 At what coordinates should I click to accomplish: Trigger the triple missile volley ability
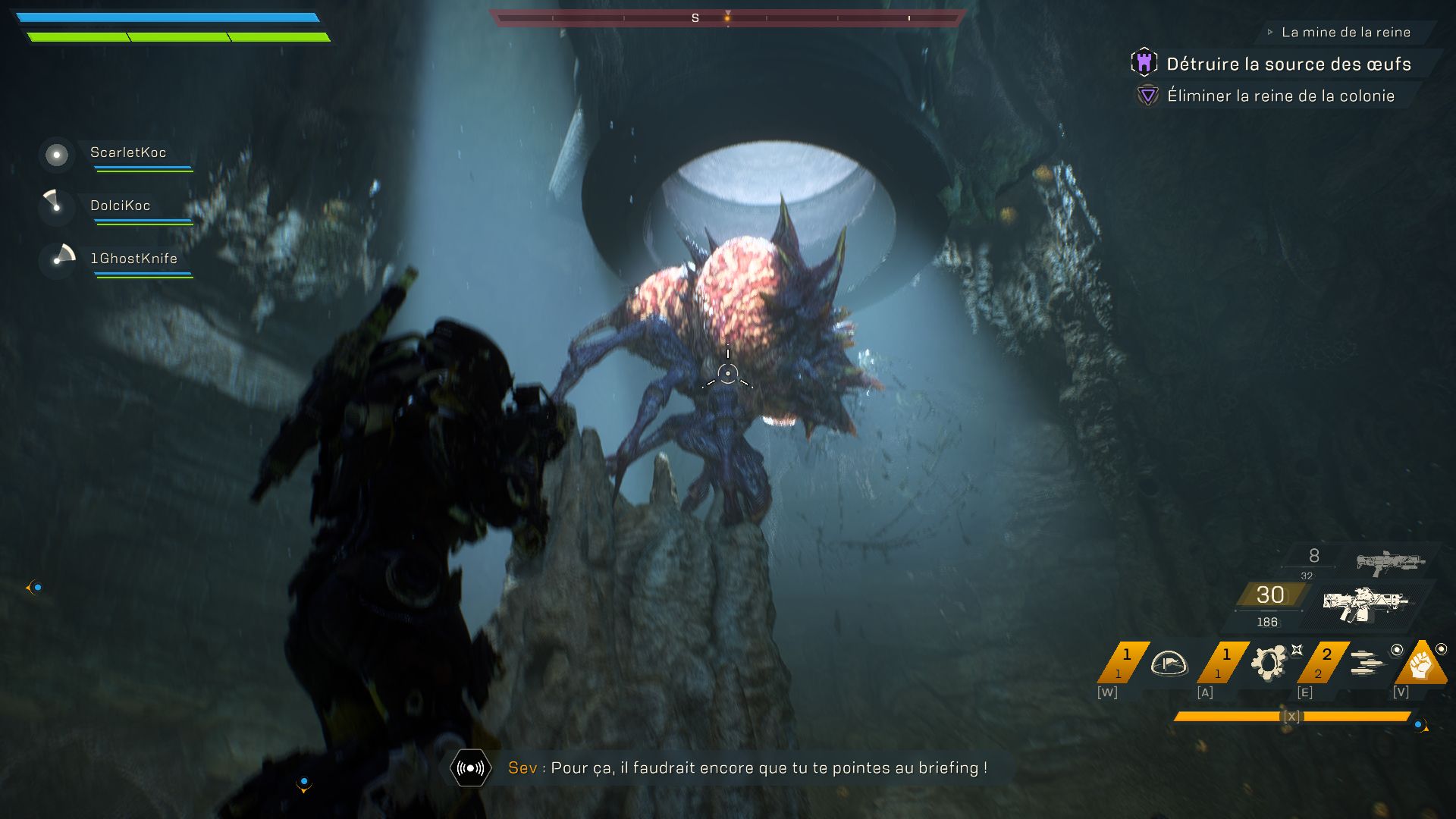tap(1368, 663)
